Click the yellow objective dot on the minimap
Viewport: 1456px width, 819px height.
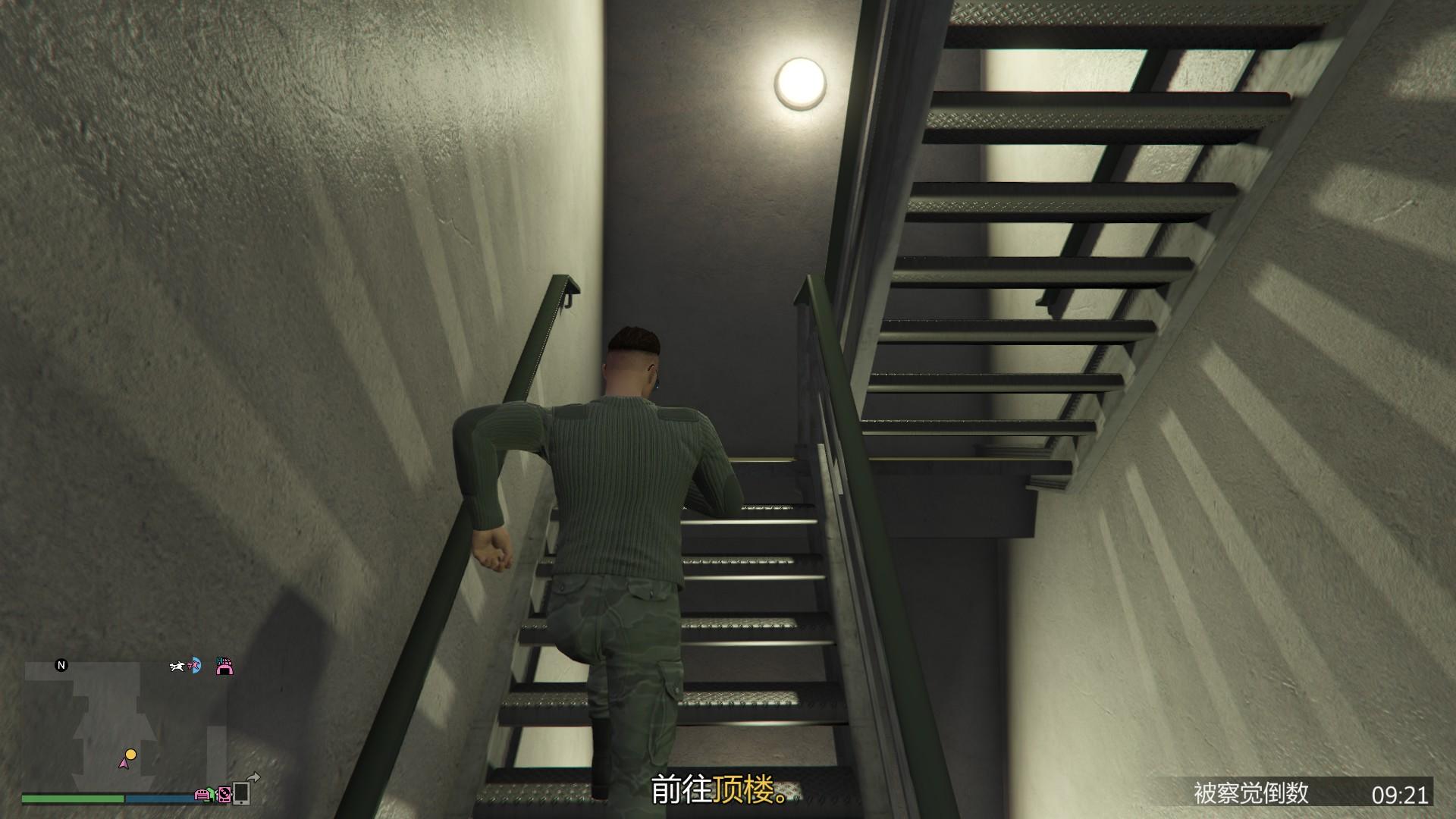pos(130,755)
